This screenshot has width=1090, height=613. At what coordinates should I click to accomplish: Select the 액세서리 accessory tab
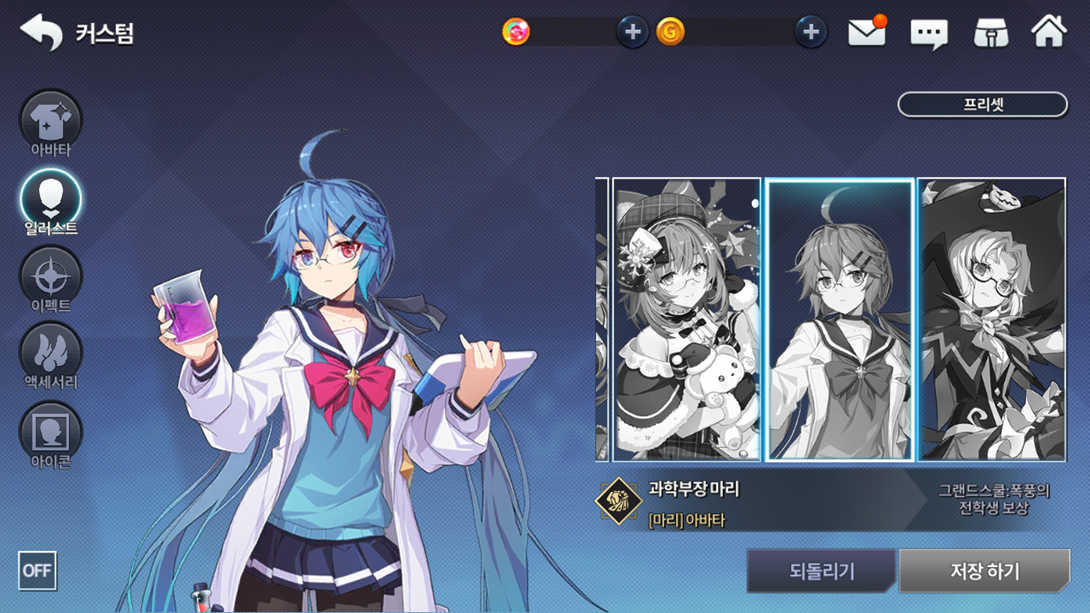(50, 355)
